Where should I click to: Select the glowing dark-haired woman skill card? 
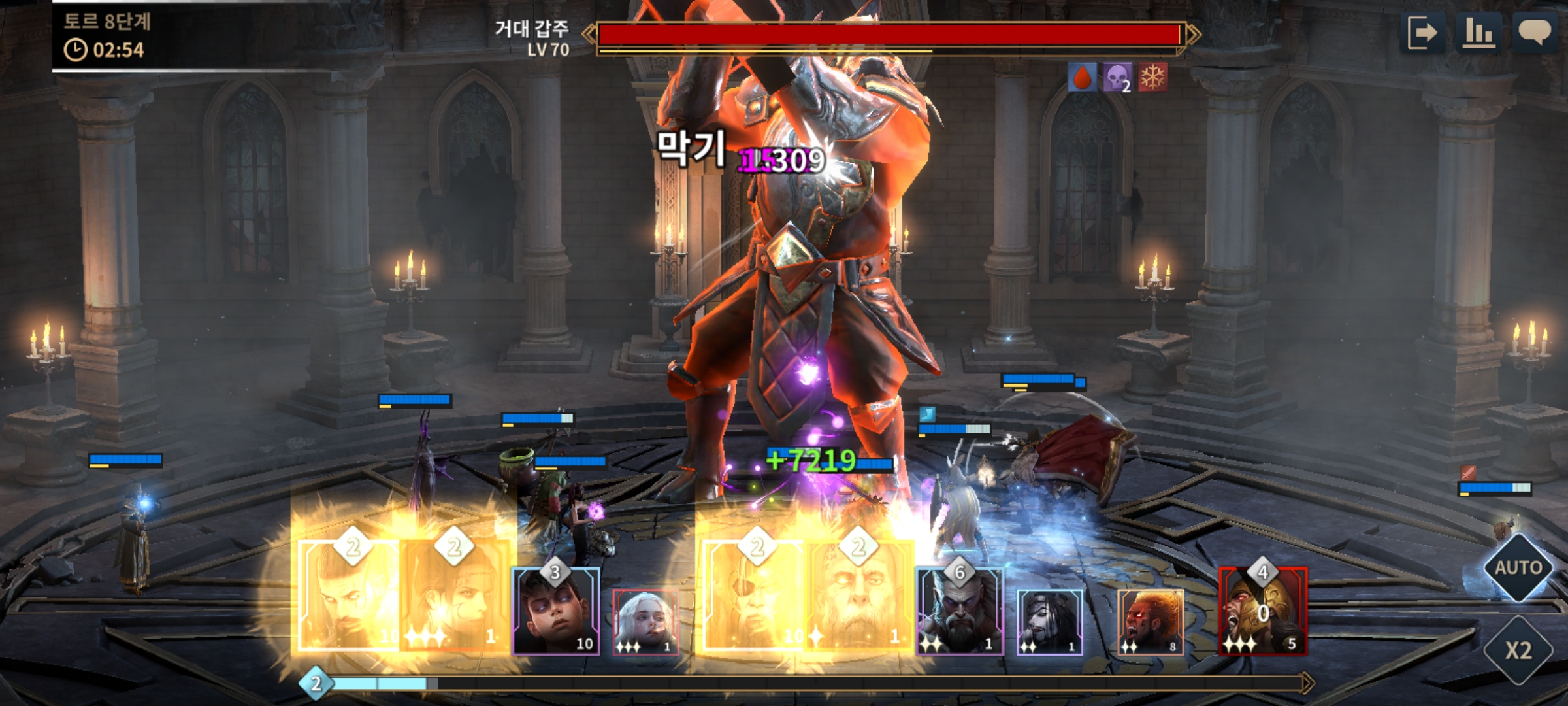pos(455,596)
